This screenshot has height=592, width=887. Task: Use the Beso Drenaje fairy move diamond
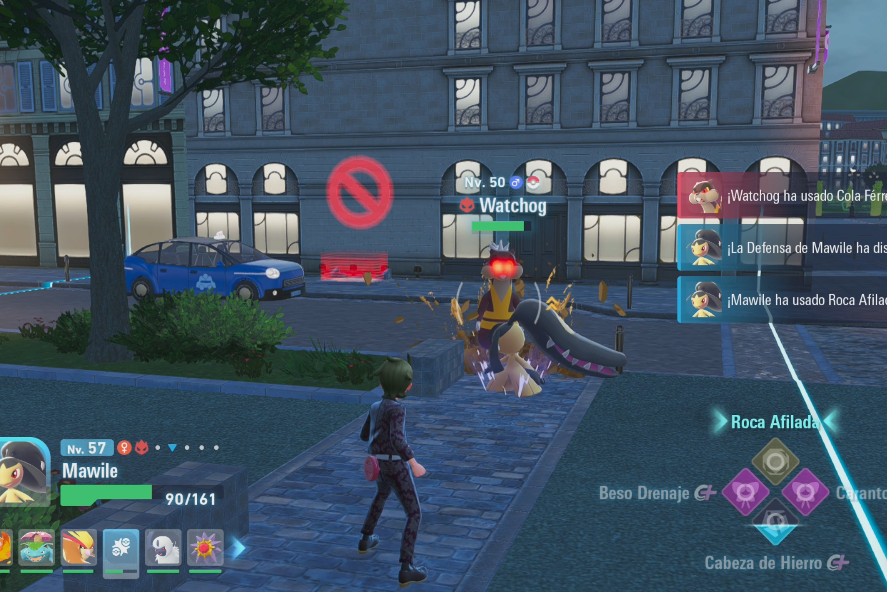pyautogui.click(x=743, y=492)
